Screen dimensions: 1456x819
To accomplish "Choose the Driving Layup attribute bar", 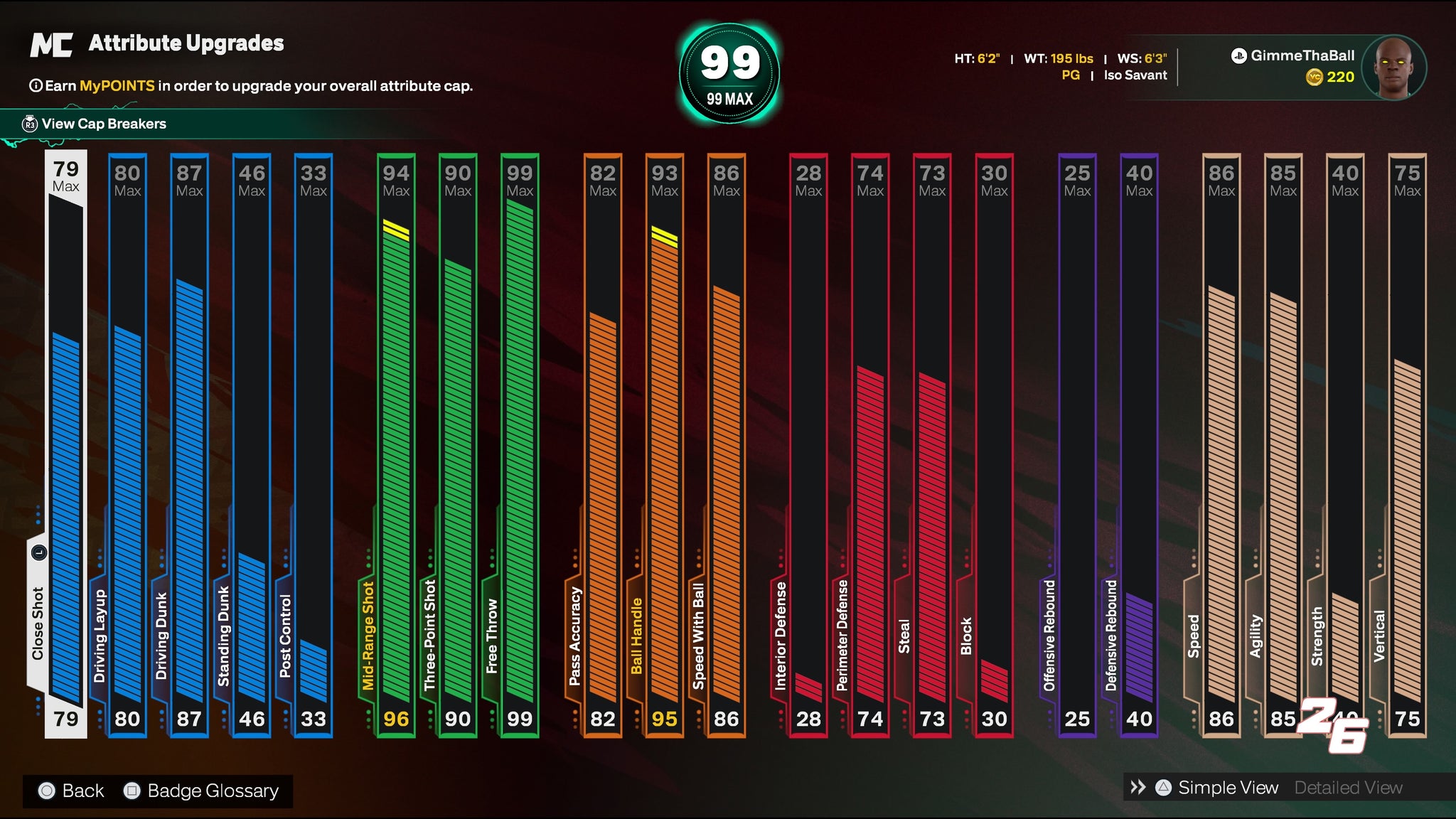I will click(128, 444).
